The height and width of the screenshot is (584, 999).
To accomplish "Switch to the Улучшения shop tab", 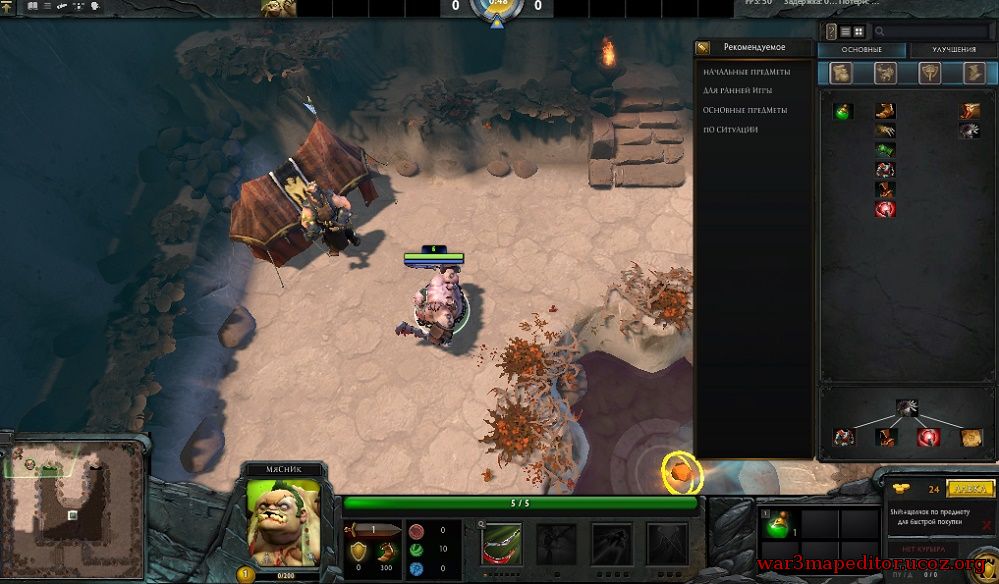I will (953, 50).
